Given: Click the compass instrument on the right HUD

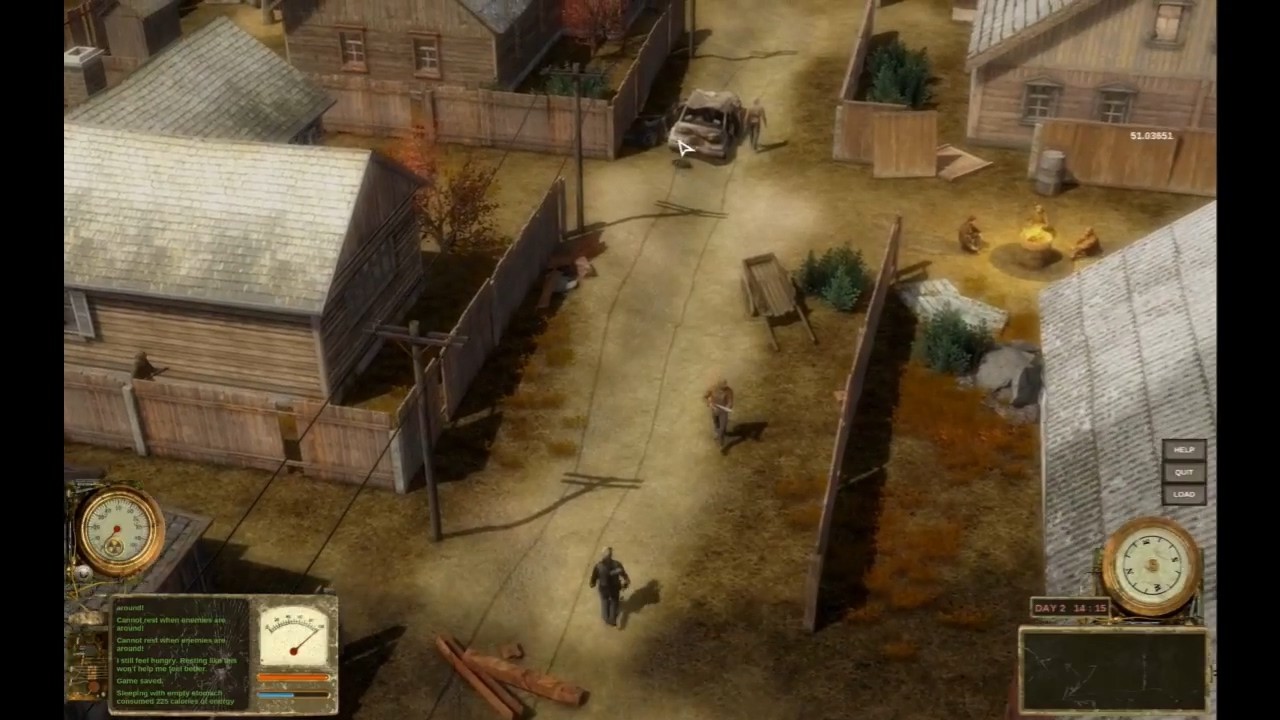Looking at the screenshot, I should (x=1150, y=565).
